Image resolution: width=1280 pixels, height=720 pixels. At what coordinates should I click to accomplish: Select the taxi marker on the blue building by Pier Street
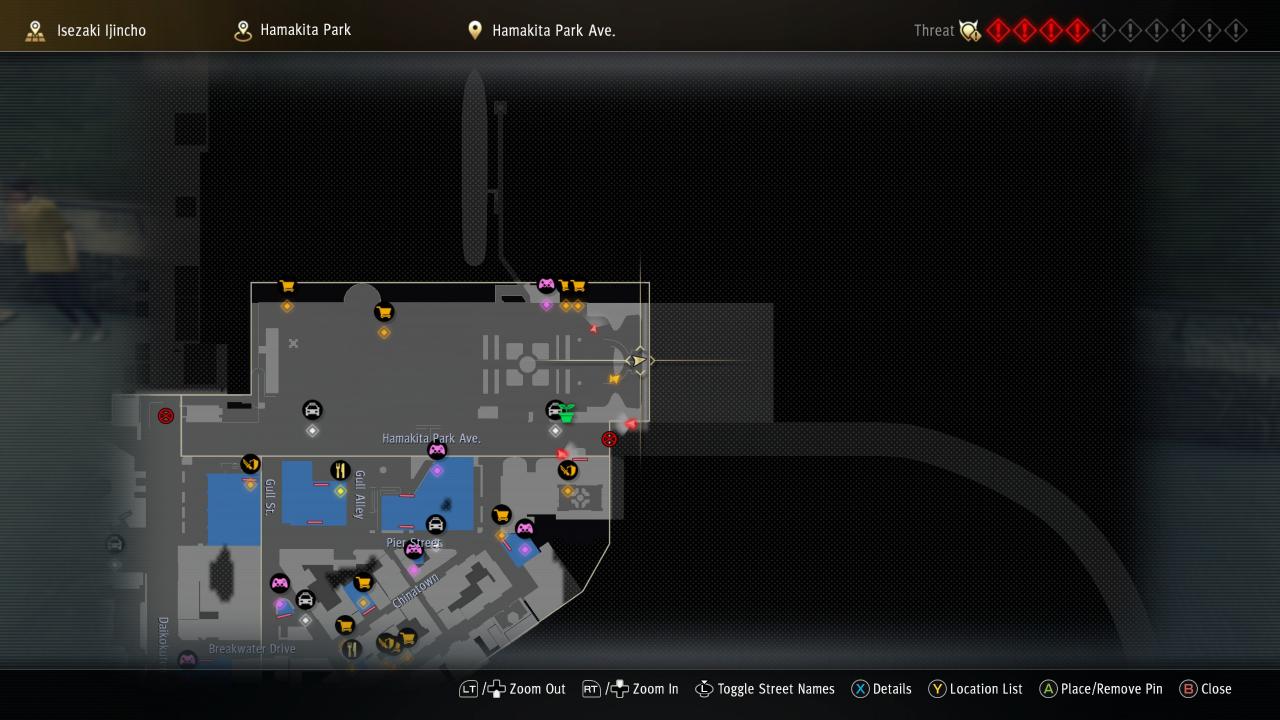click(435, 524)
